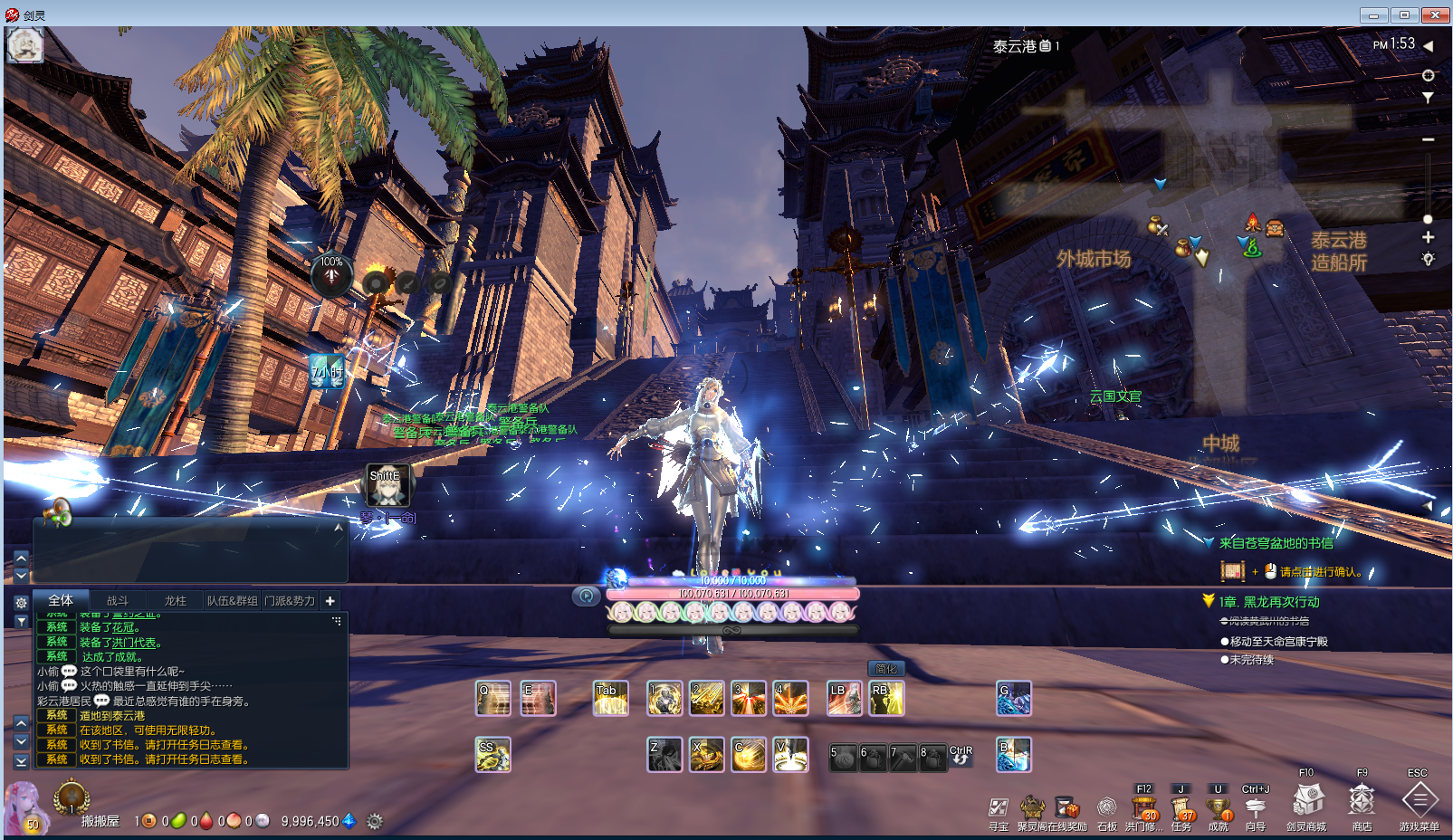Screen dimensions: 1453x840
Task: Close the game window
Action: pos(1435,15)
